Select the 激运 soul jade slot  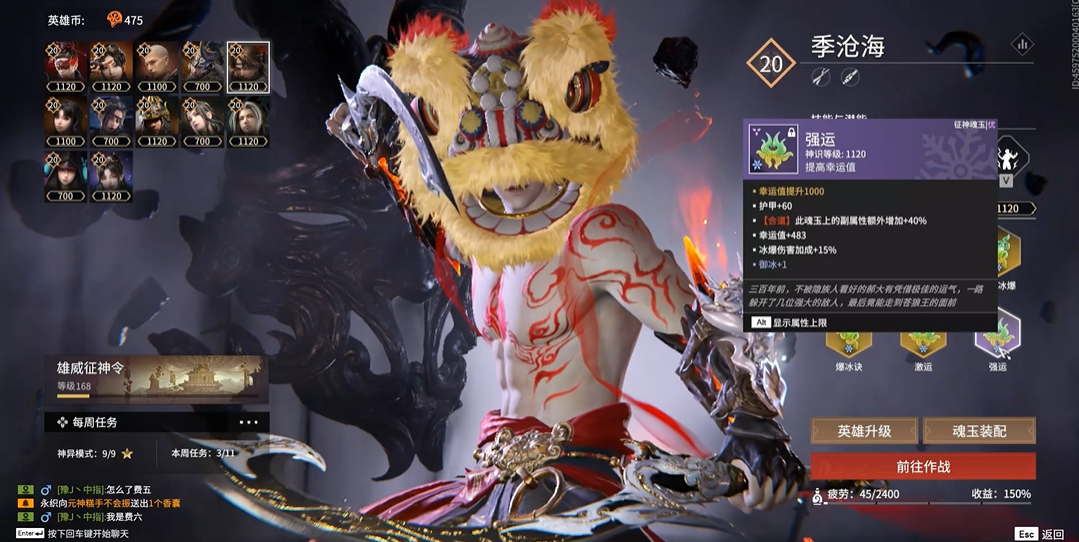tap(922, 340)
